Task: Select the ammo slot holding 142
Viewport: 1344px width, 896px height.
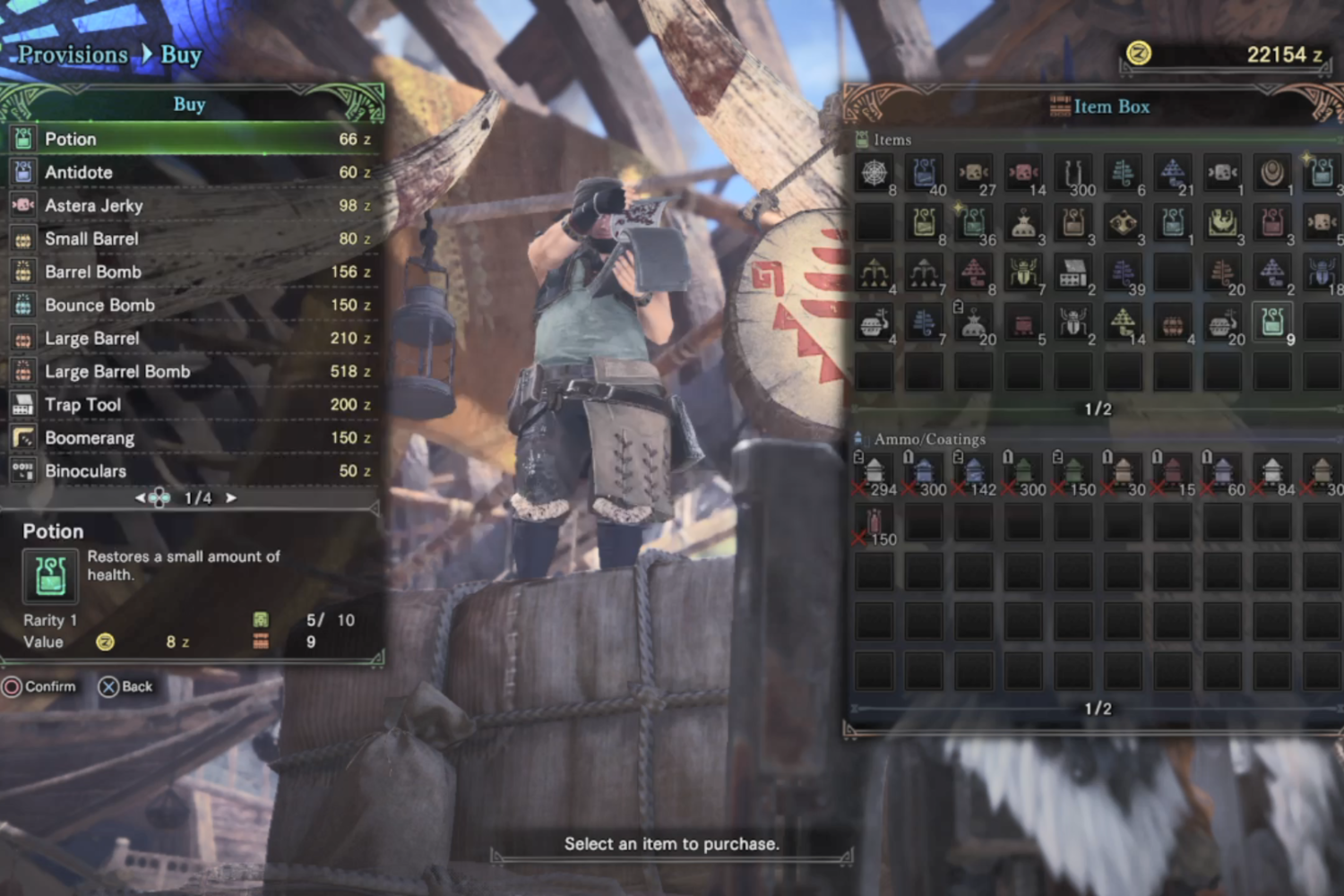Action: [x=973, y=471]
